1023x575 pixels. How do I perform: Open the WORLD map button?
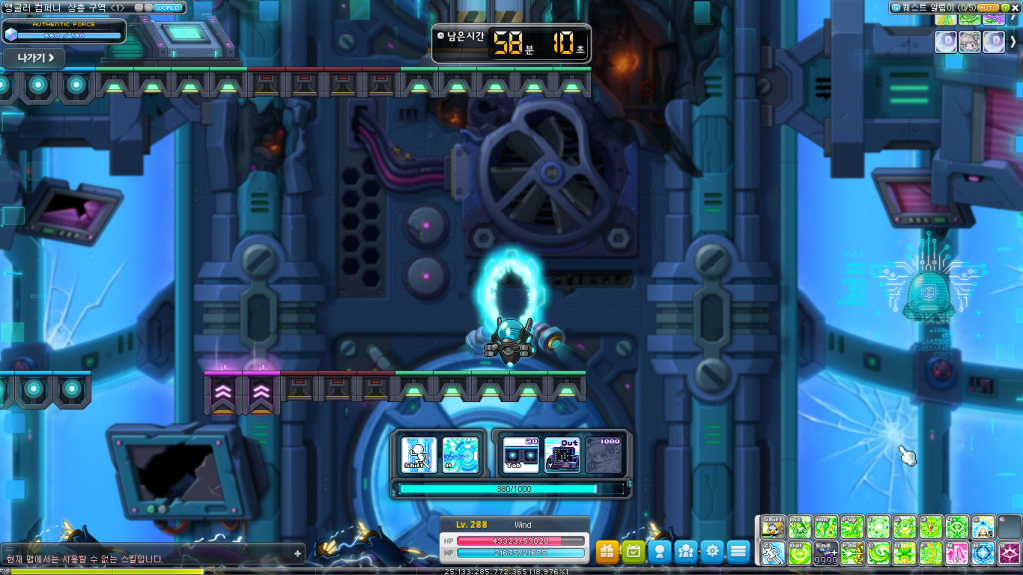[169, 7]
